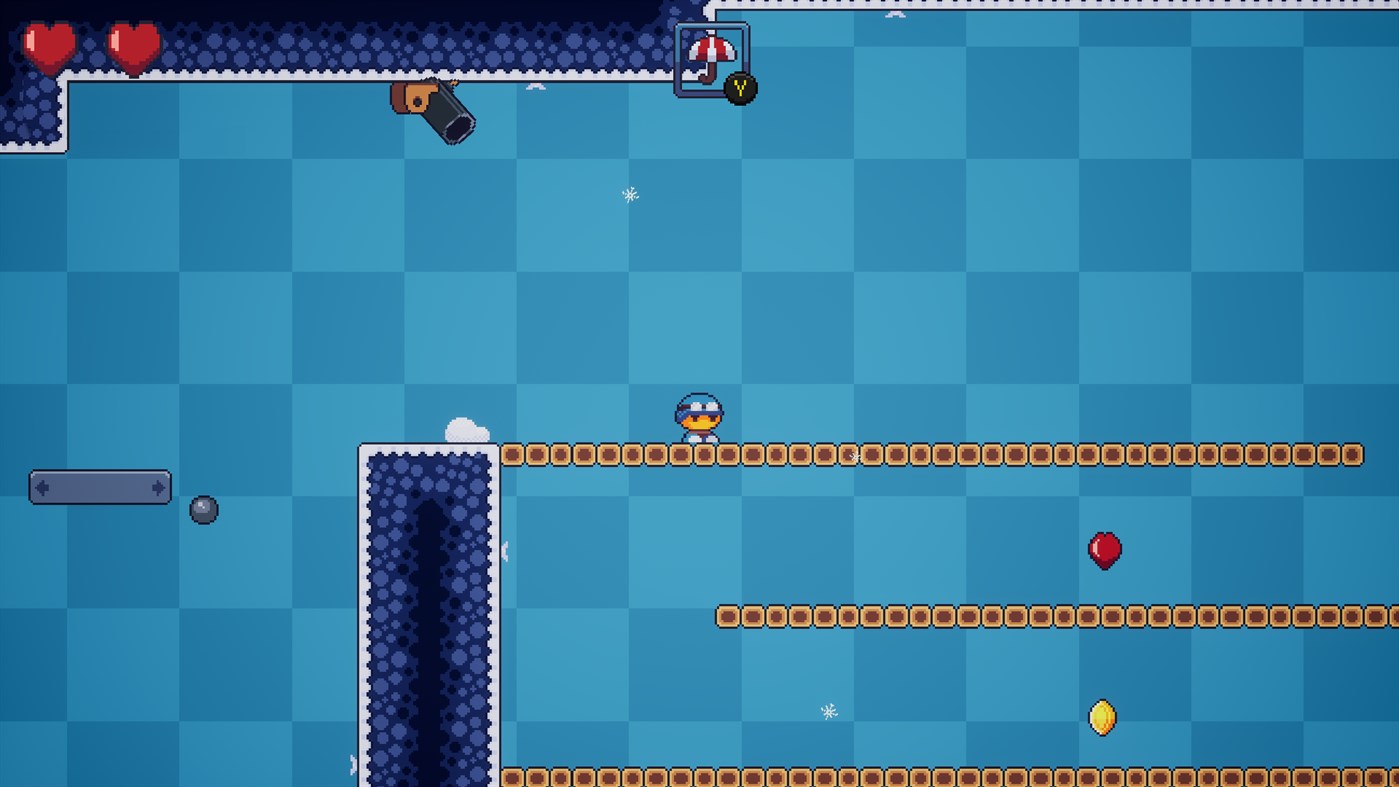
Task: Click the left arrow on the moving platform
Action: click(40, 488)
